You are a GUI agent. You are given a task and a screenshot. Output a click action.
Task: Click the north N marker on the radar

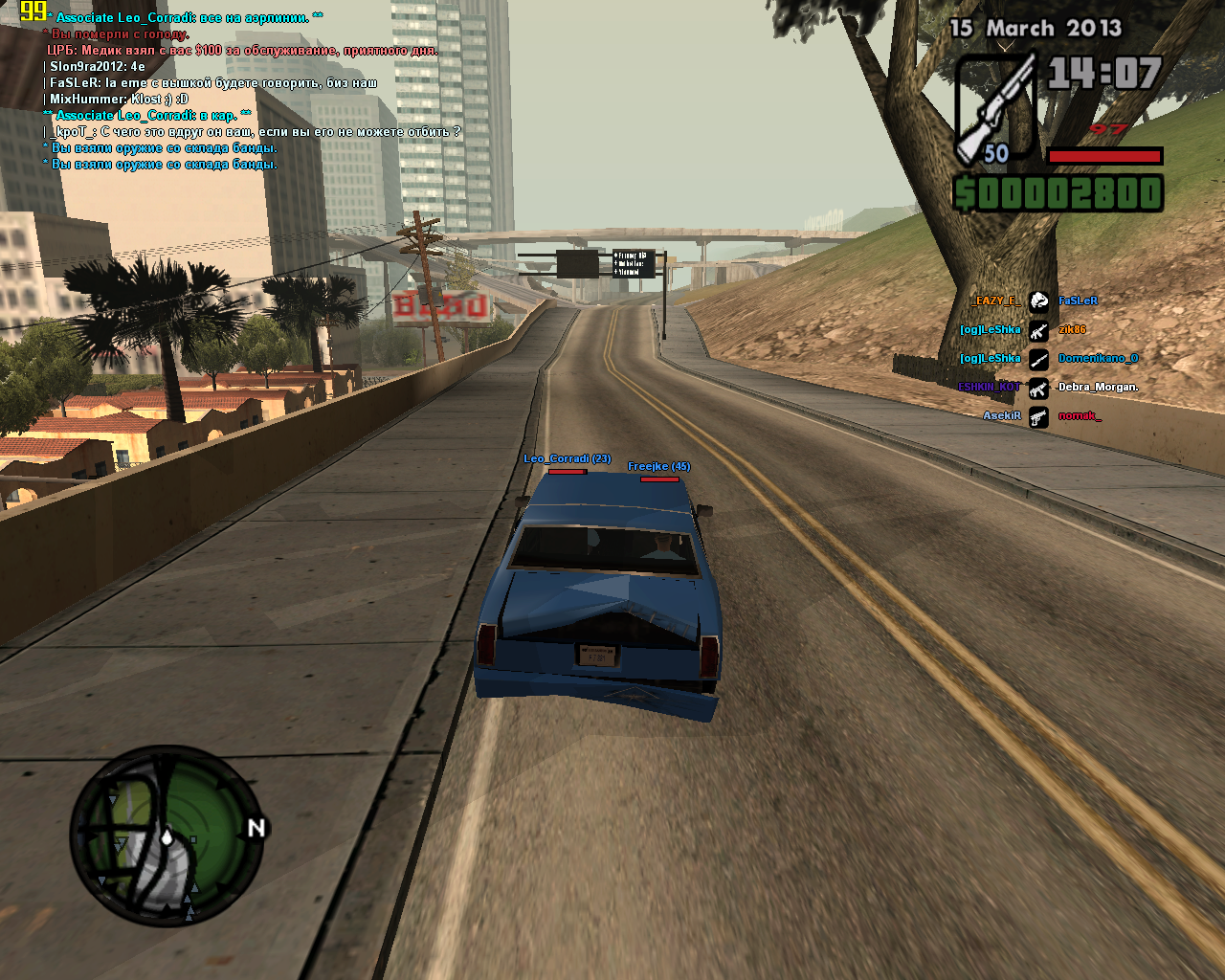(x=256, y=828)
